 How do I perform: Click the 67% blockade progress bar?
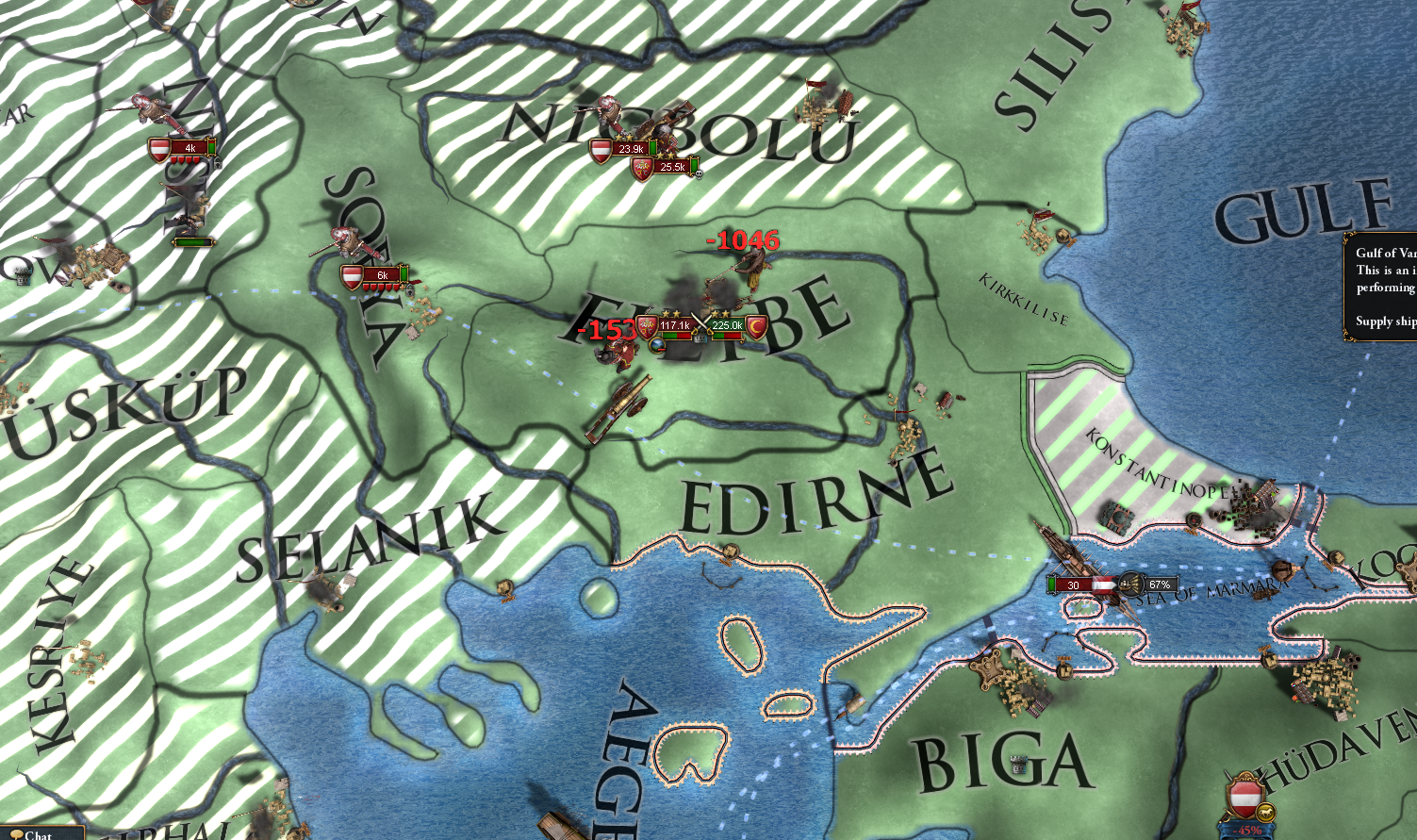1160,583
